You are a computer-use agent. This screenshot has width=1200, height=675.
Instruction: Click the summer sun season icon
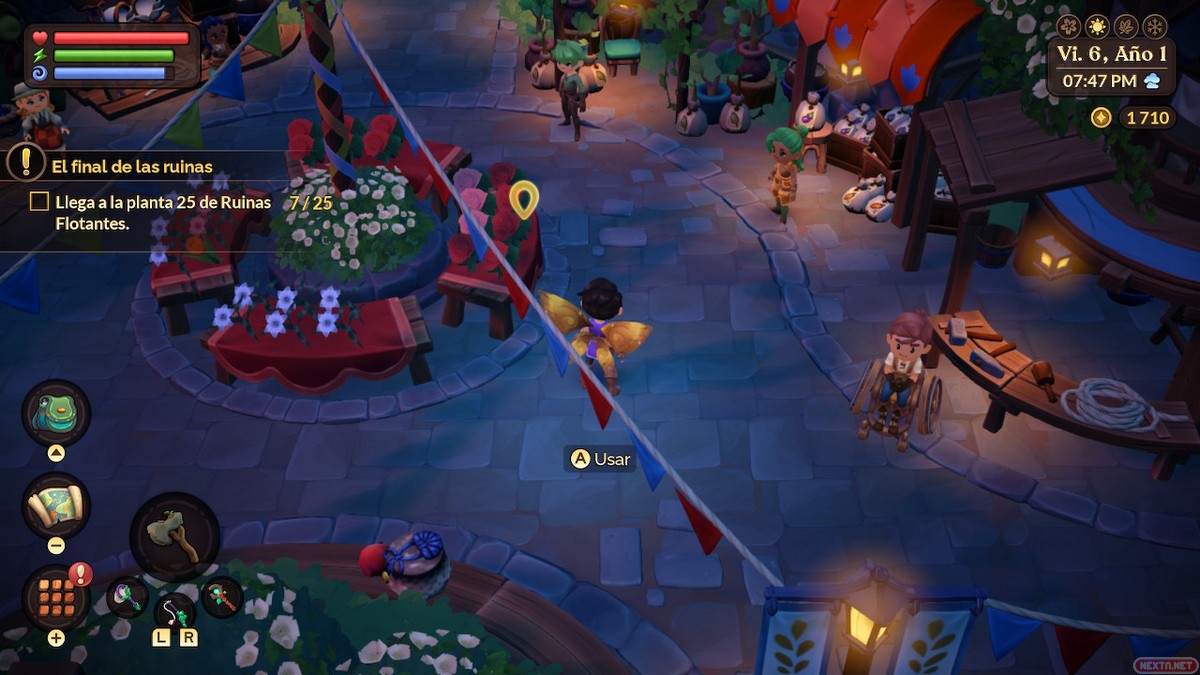click(1098, 26)
